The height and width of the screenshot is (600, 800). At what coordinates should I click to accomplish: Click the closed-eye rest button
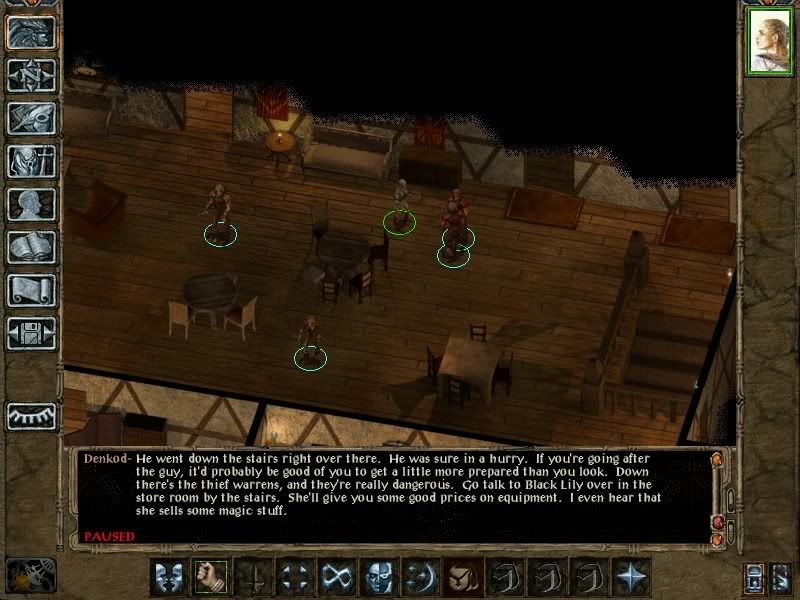coord(31,414)
